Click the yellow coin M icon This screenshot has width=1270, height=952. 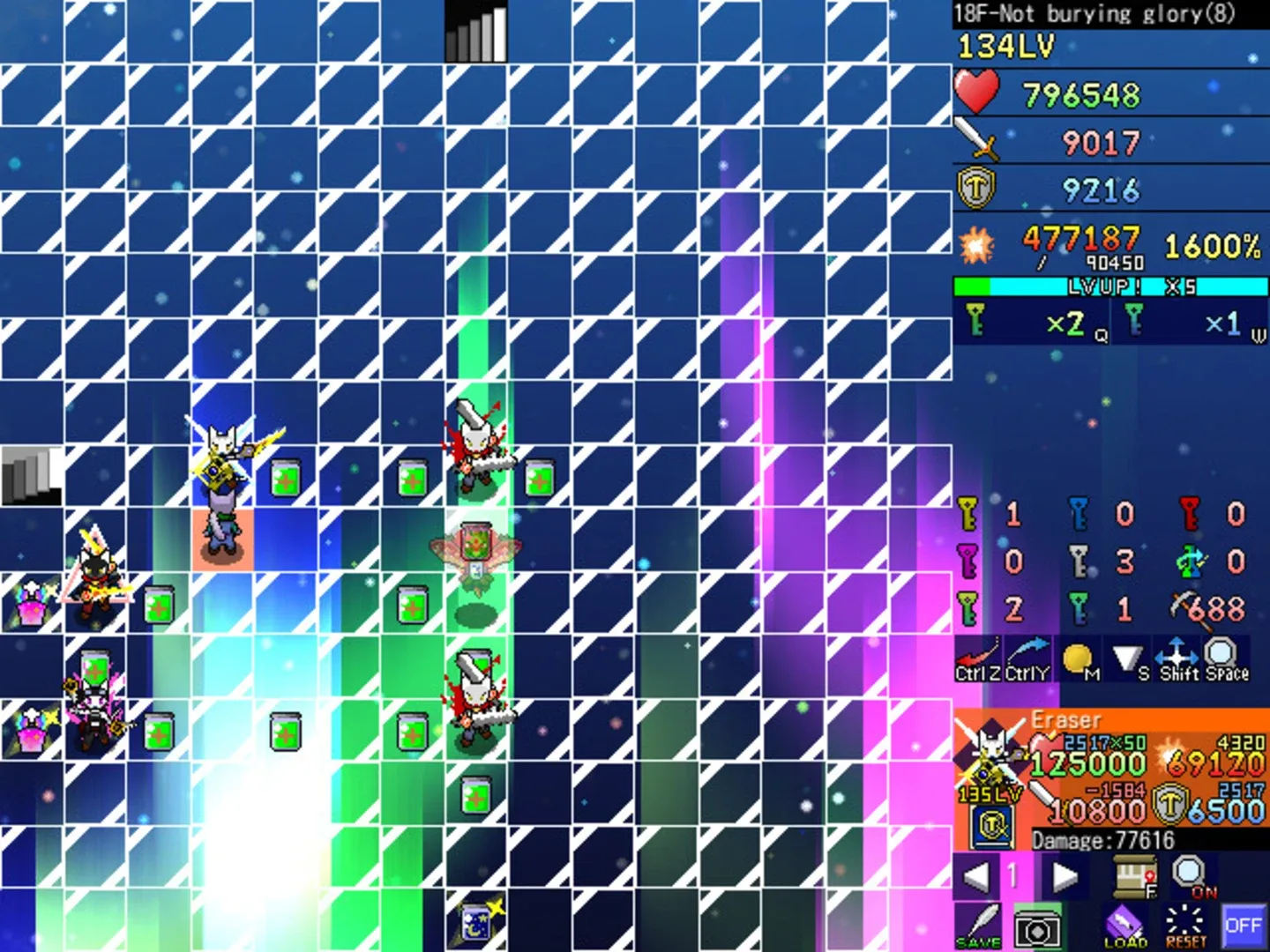coord(1078,657)
